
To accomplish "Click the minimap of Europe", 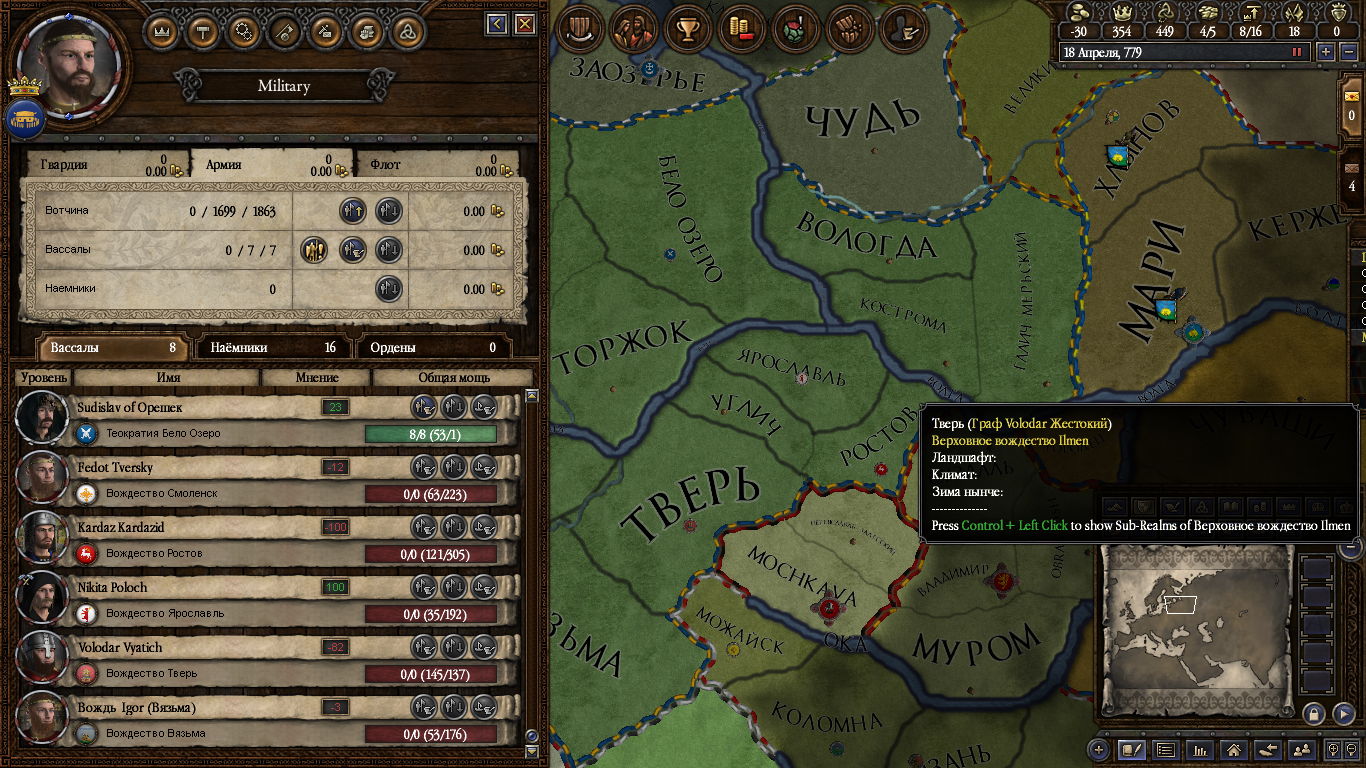I will coord(1195,630).
